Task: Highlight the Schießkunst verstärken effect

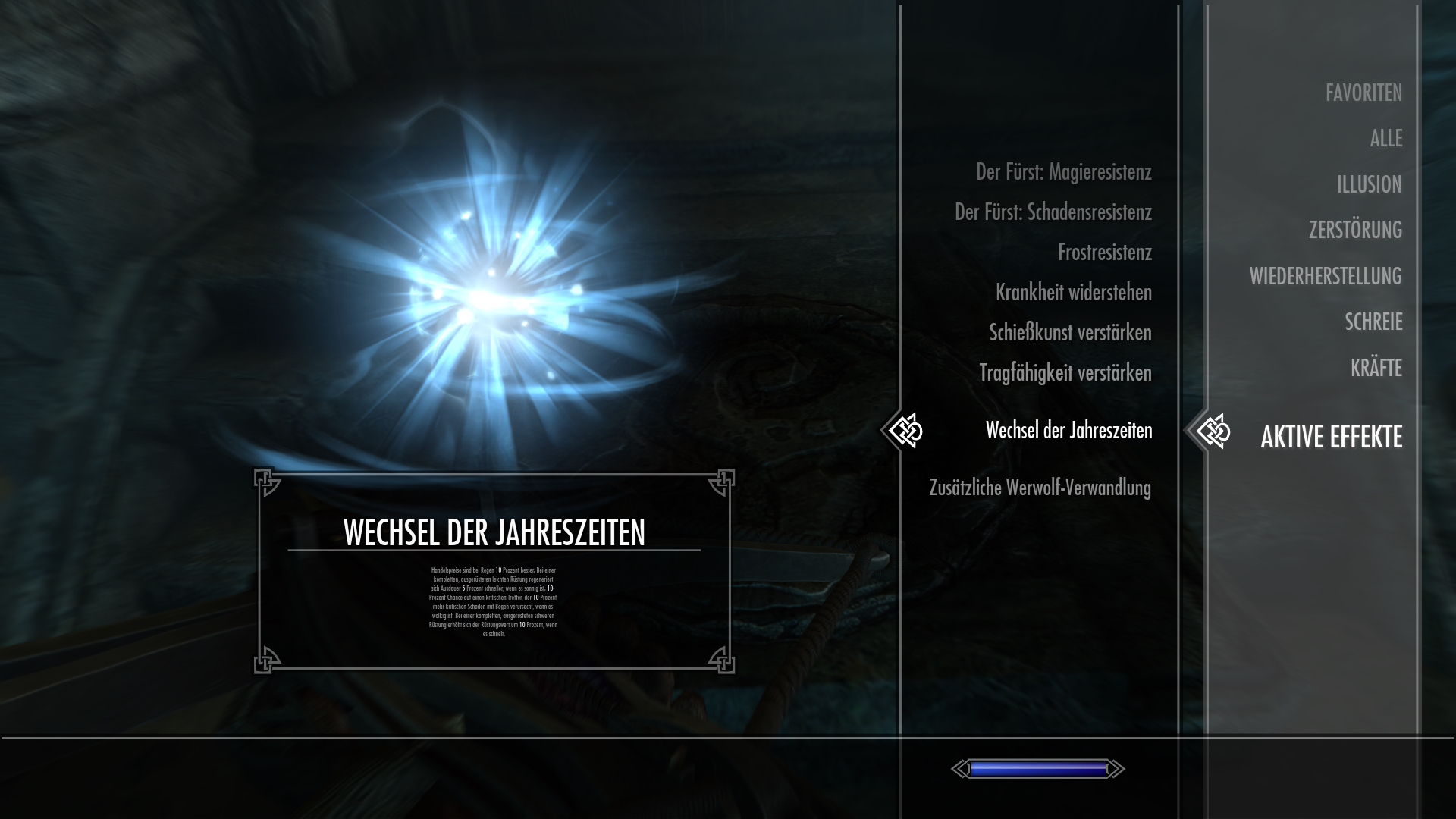Action: point(1070,333)
